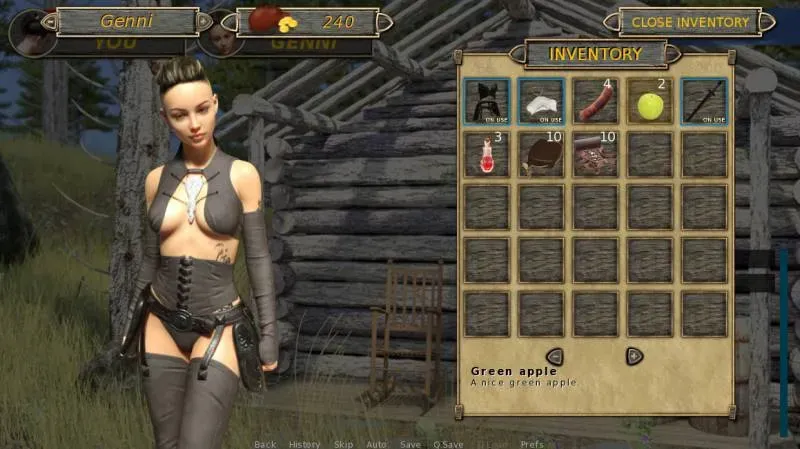Open the History log
The width and height of the screenshot is (800, 449).
click(x=304, y=444)
